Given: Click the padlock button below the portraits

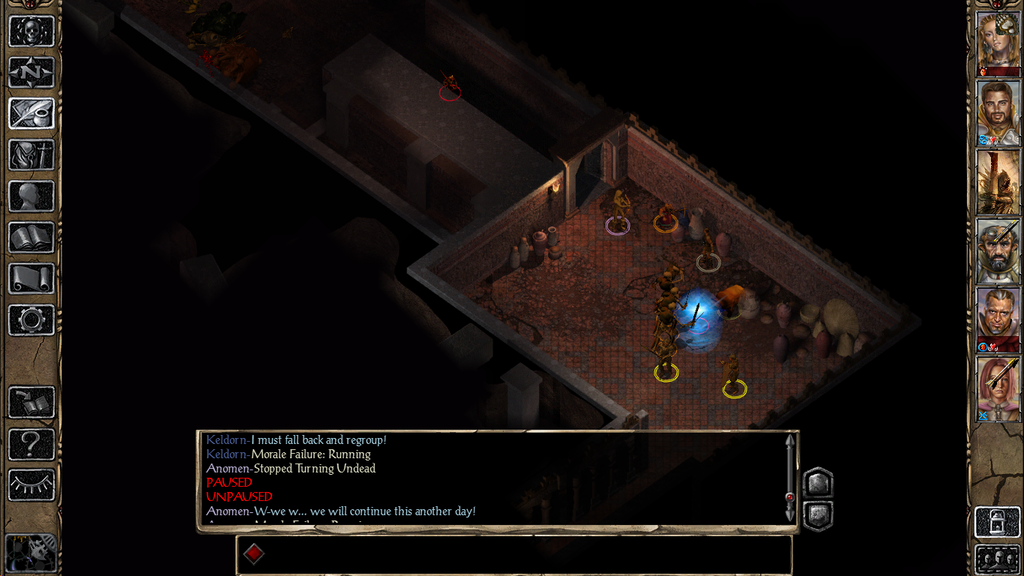Looking at the screenshot, I should click(996, 522).
